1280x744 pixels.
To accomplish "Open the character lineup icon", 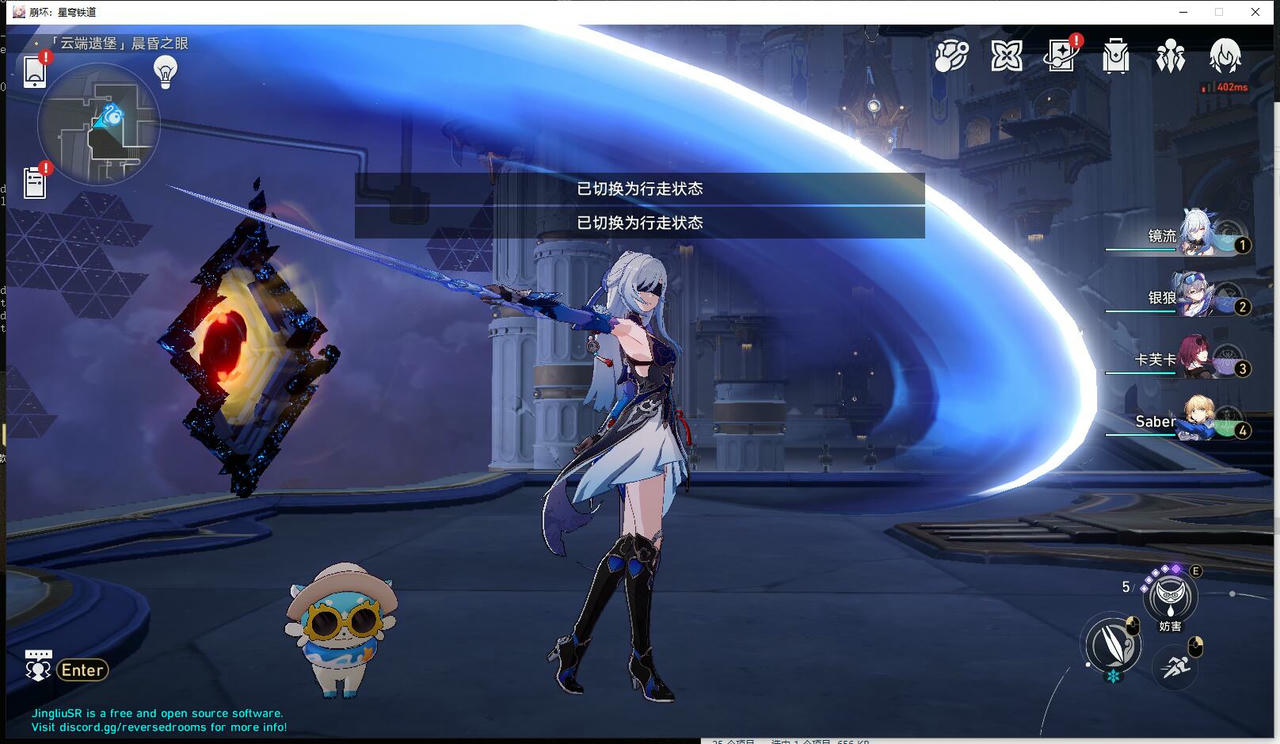I will [1171, 57].
